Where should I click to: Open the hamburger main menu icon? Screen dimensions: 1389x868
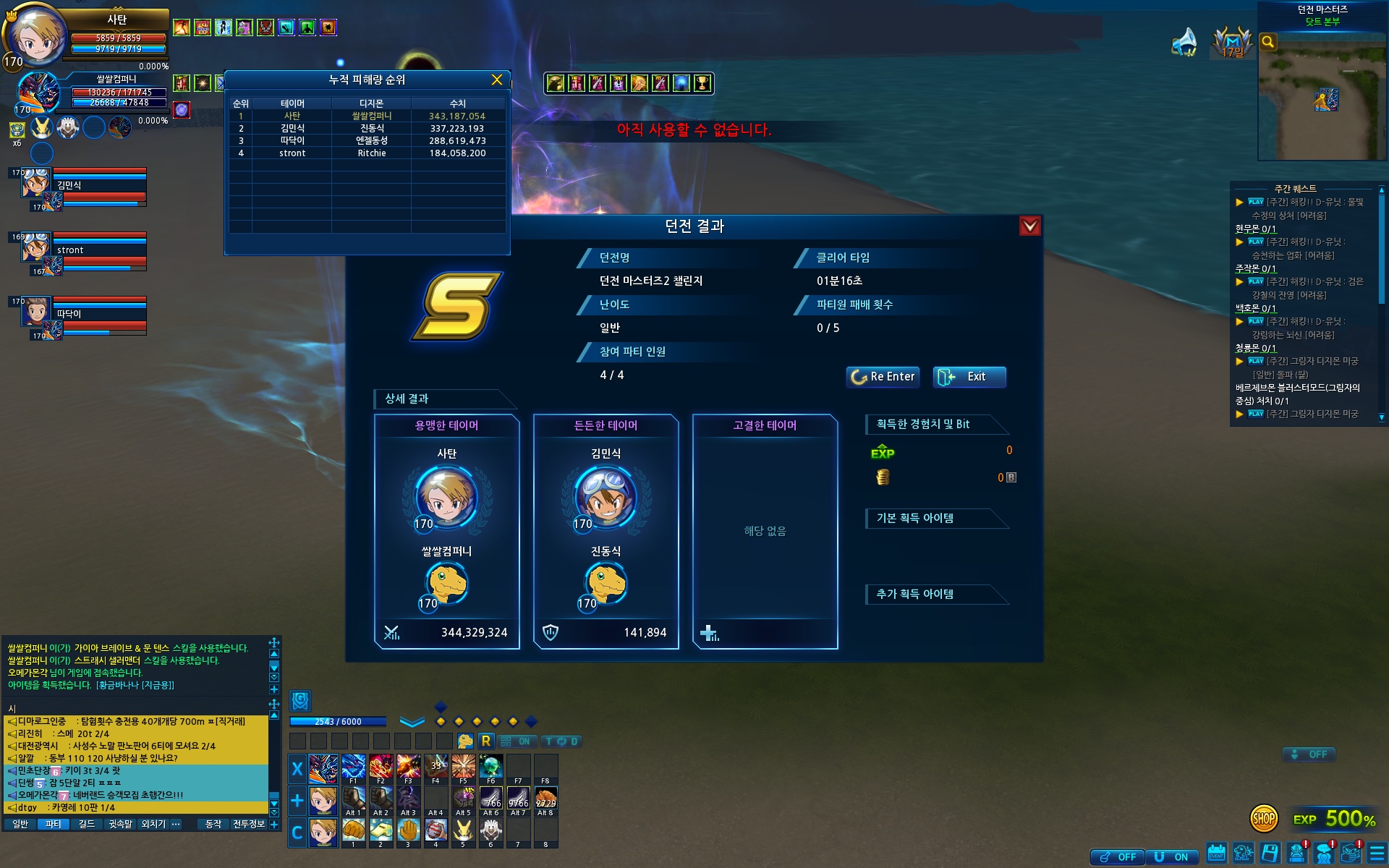coord(1377,854)
